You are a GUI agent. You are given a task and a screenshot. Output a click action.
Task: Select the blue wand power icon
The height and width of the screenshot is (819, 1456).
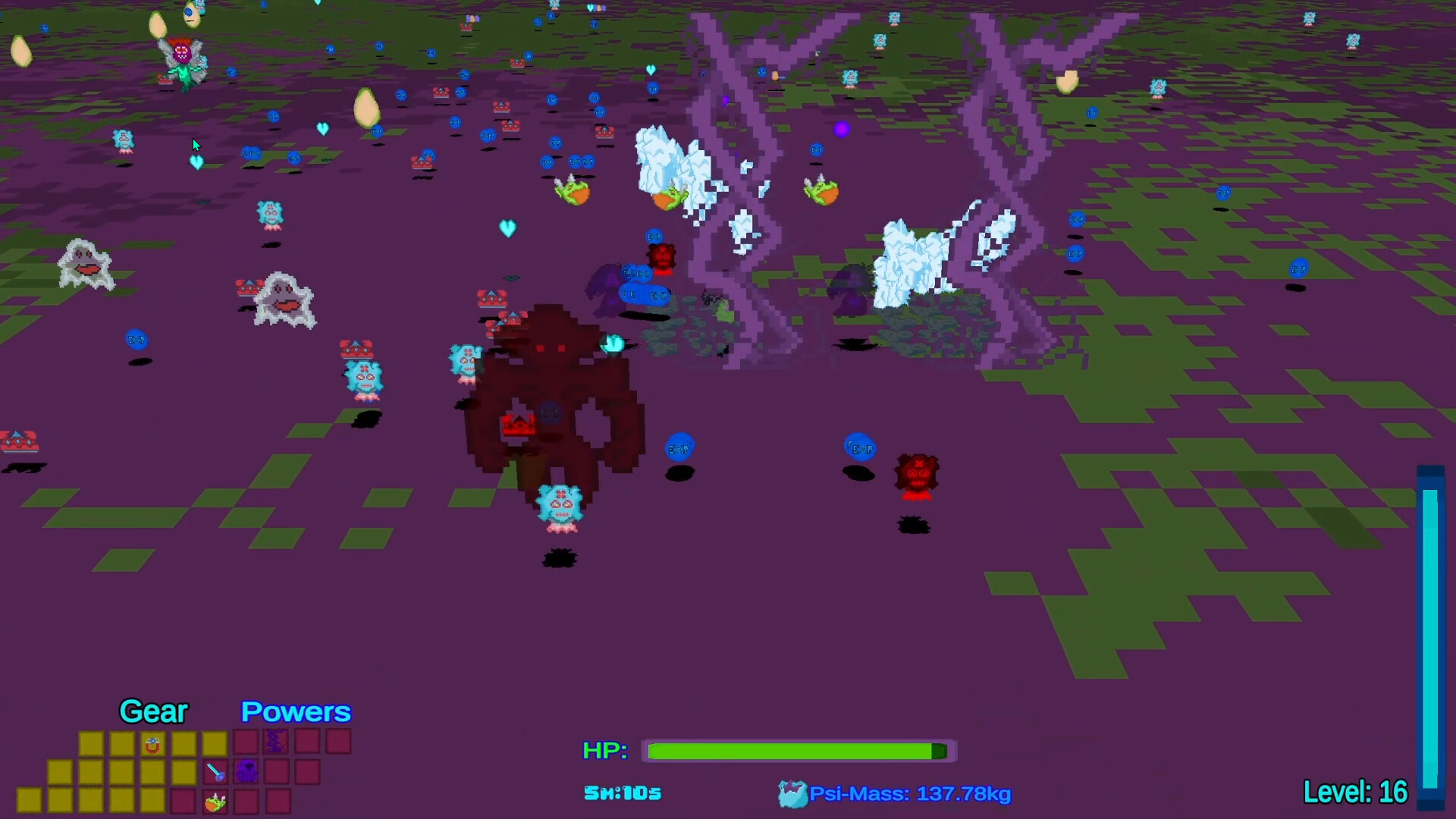click(214, 770)
